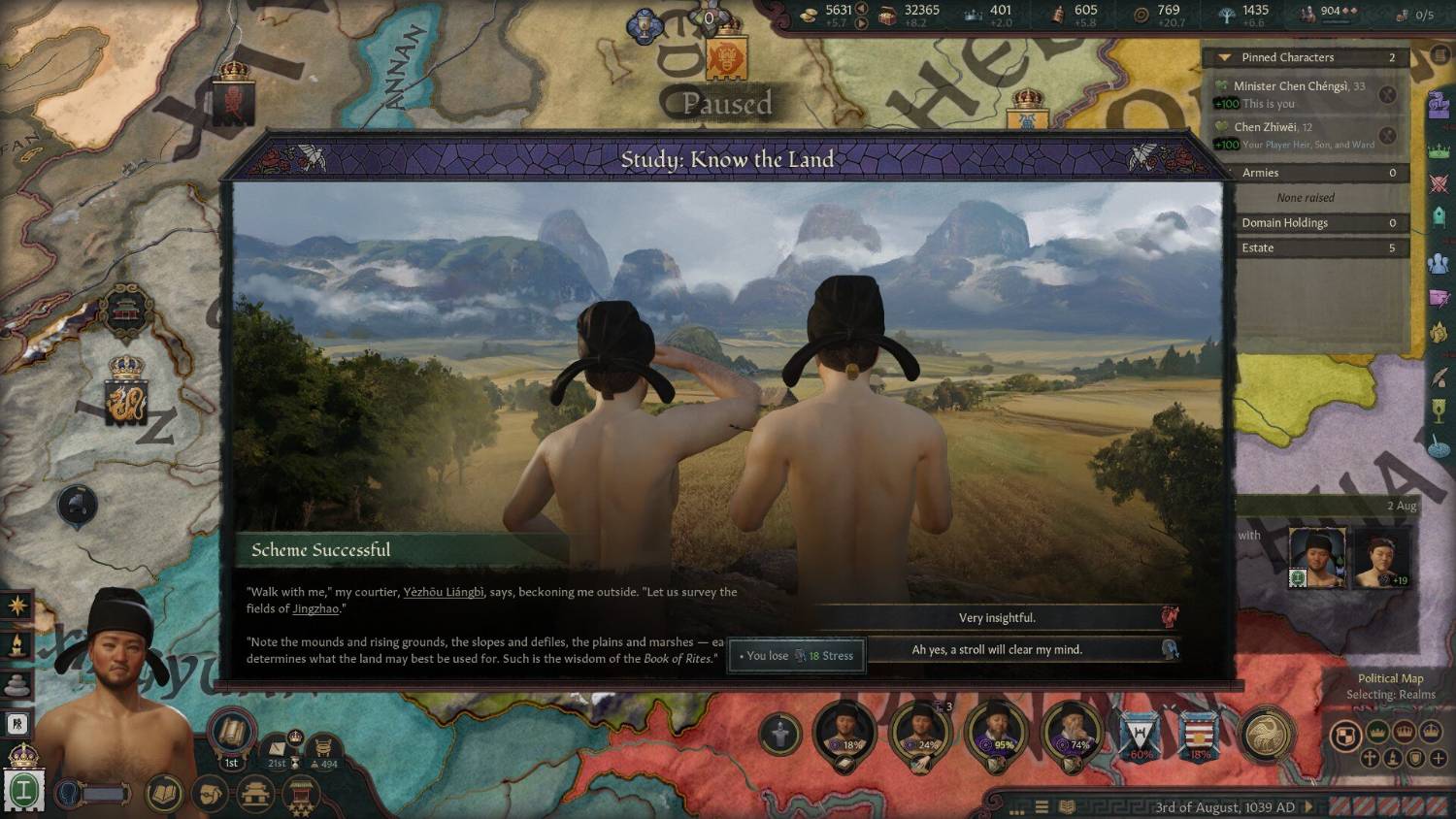Follow the Jingzhao link in event text

[315, 608]
